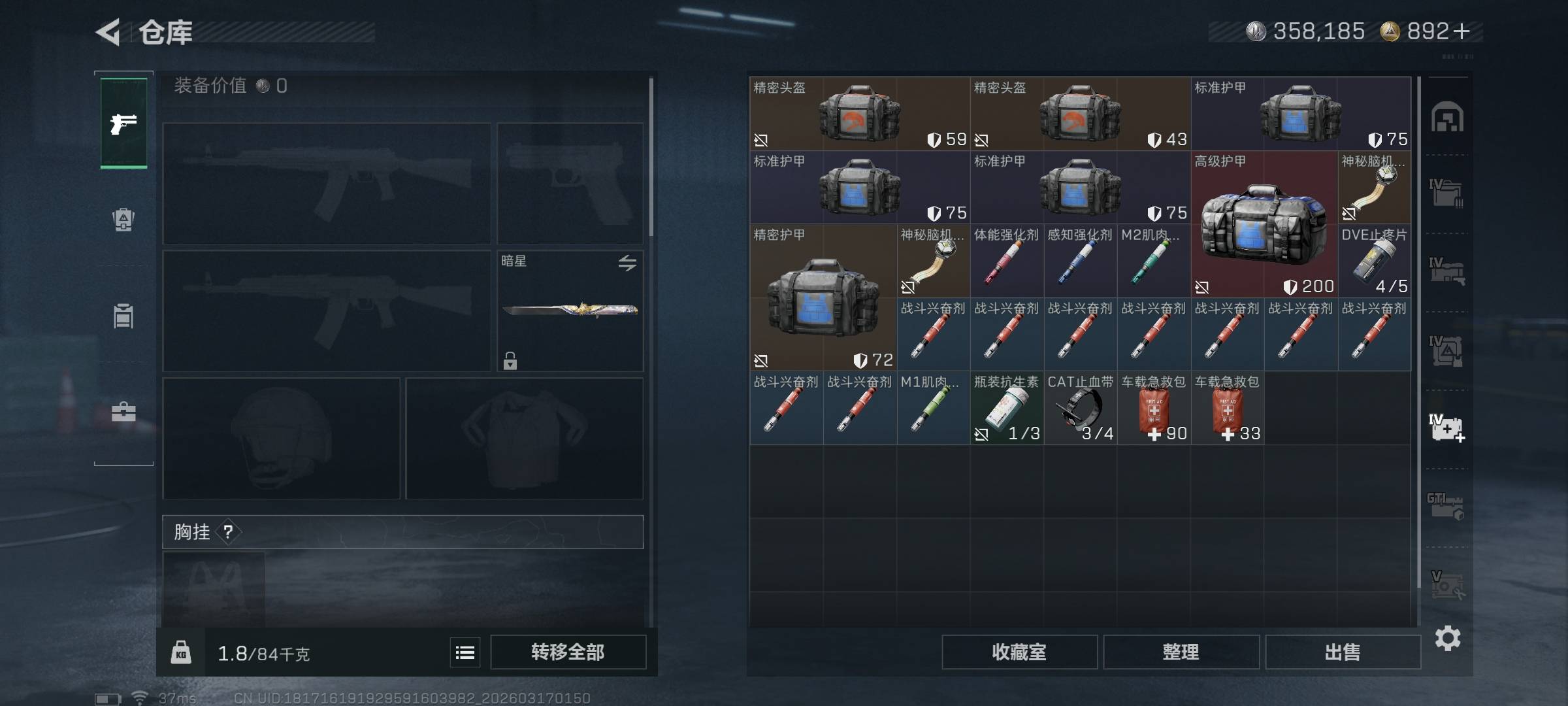The image size is (1568, 706).
Task: Select the 体能强化剂 stimulant
Action: click(1007, 261)
